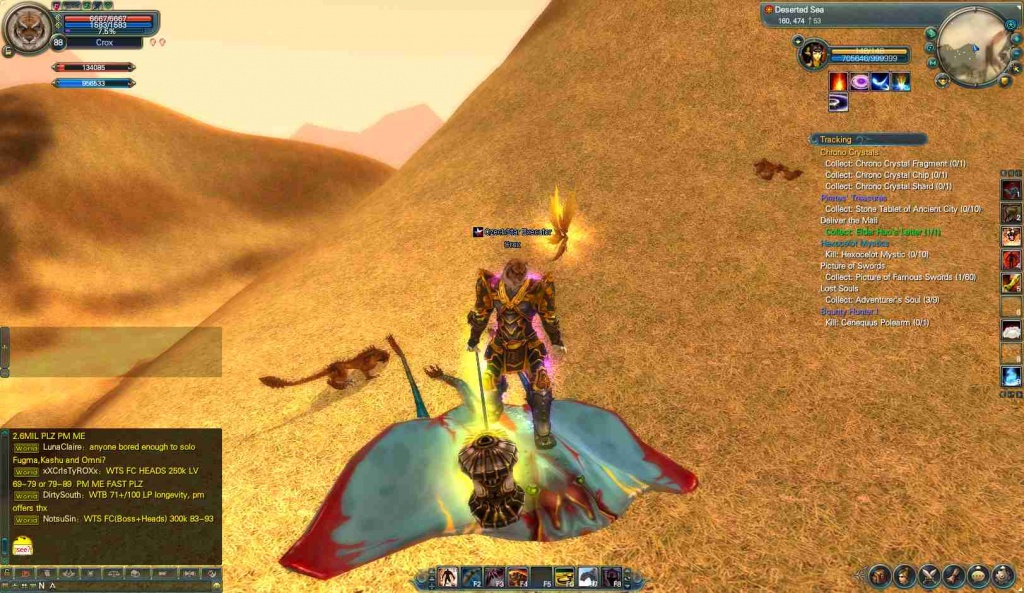Click LunaClaire's name in world chat
Image resolution: width=1024 pixels, height=593 pixels.
tap(63, 447)
